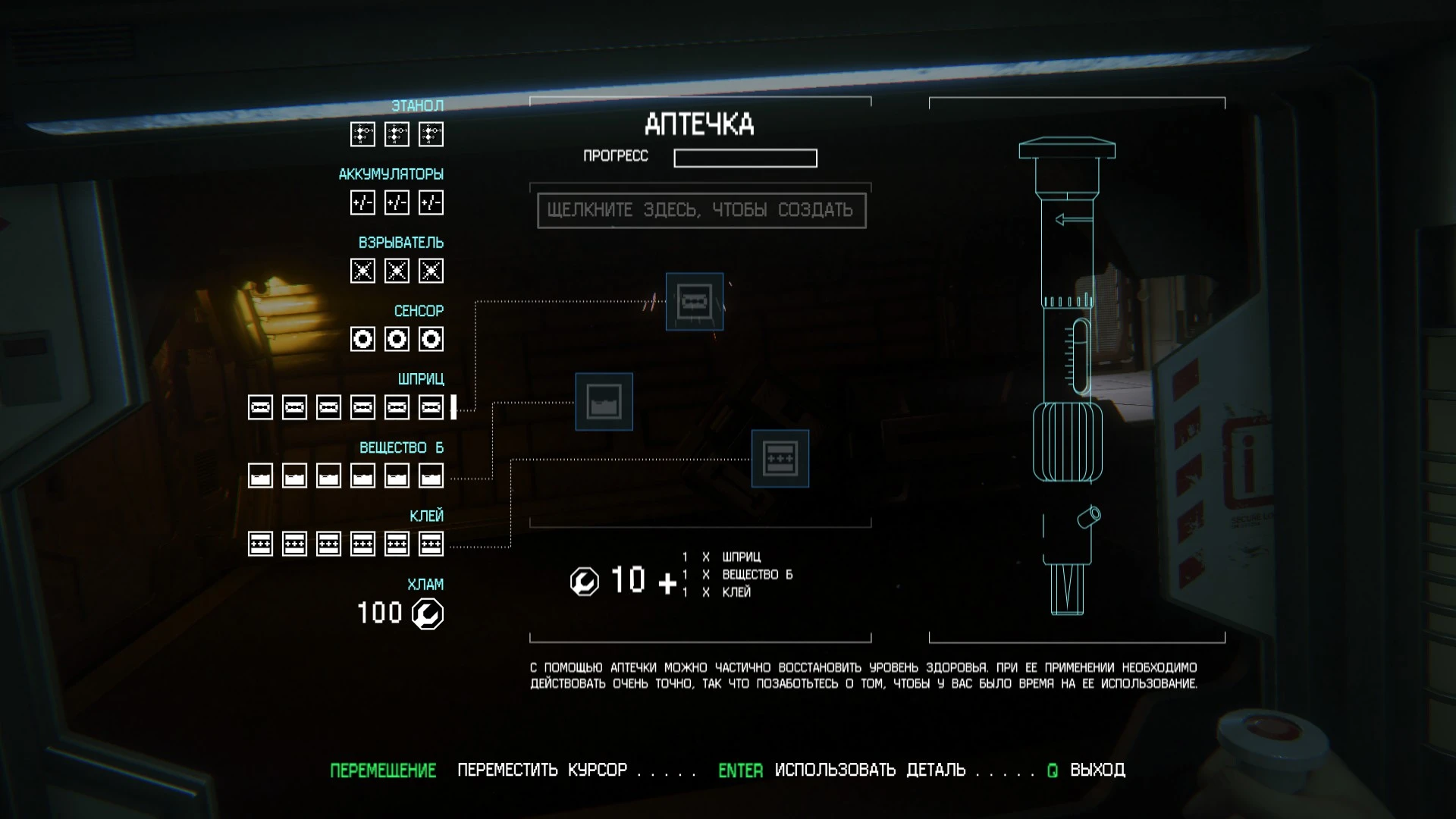This screenshot has height=819, width=1456.
Task: Pick a Клей glue component icon
Action: (261, 543)
